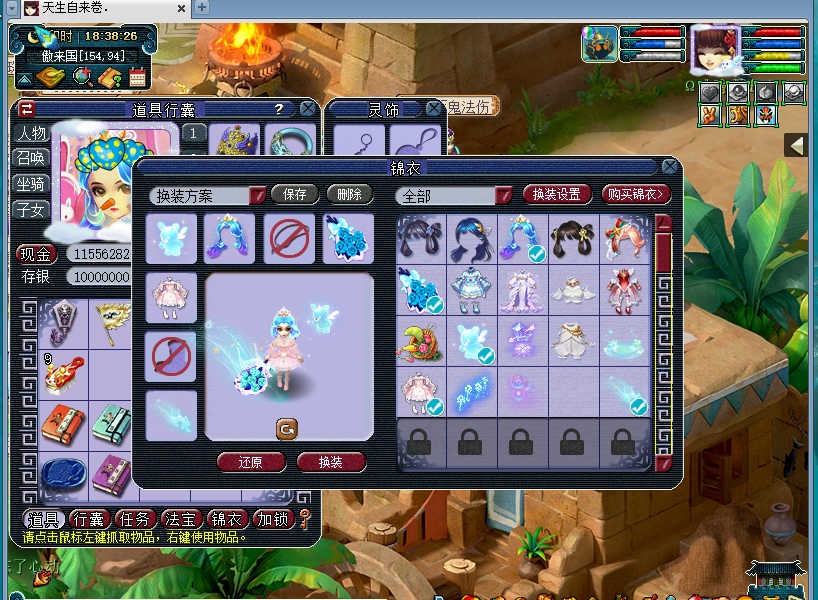Screen dimensions: 818x600
Task: Click the 删除 delete outfit button
Action: tap(349, 195)
